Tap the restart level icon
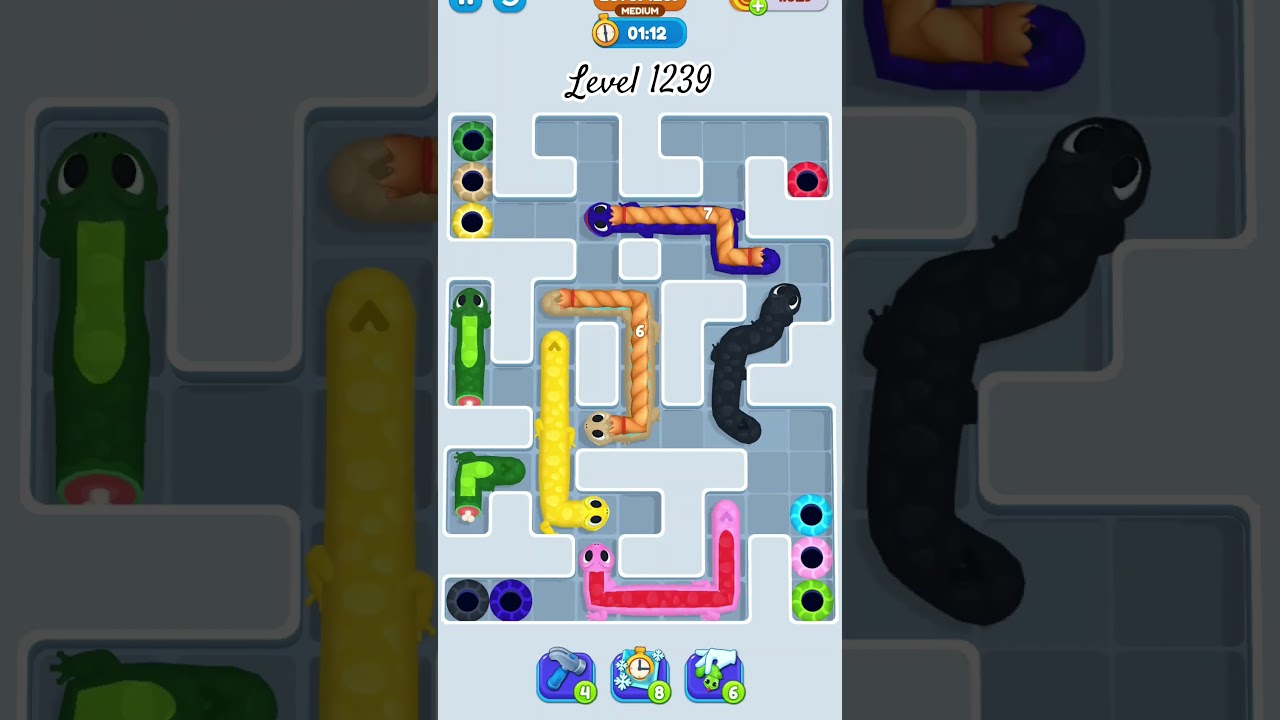 508,2
